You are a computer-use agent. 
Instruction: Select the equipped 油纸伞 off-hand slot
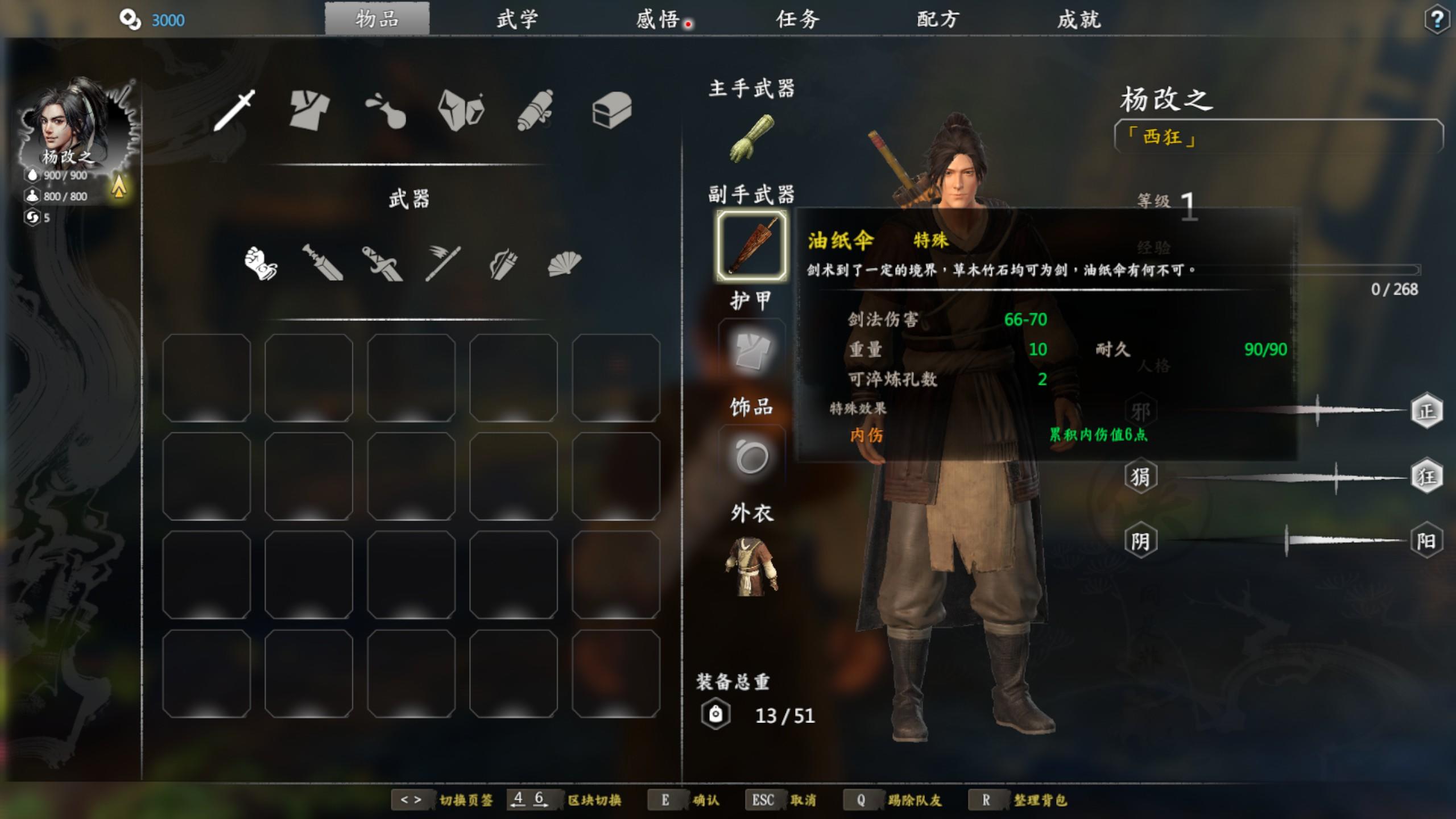[x=751, y=246]
